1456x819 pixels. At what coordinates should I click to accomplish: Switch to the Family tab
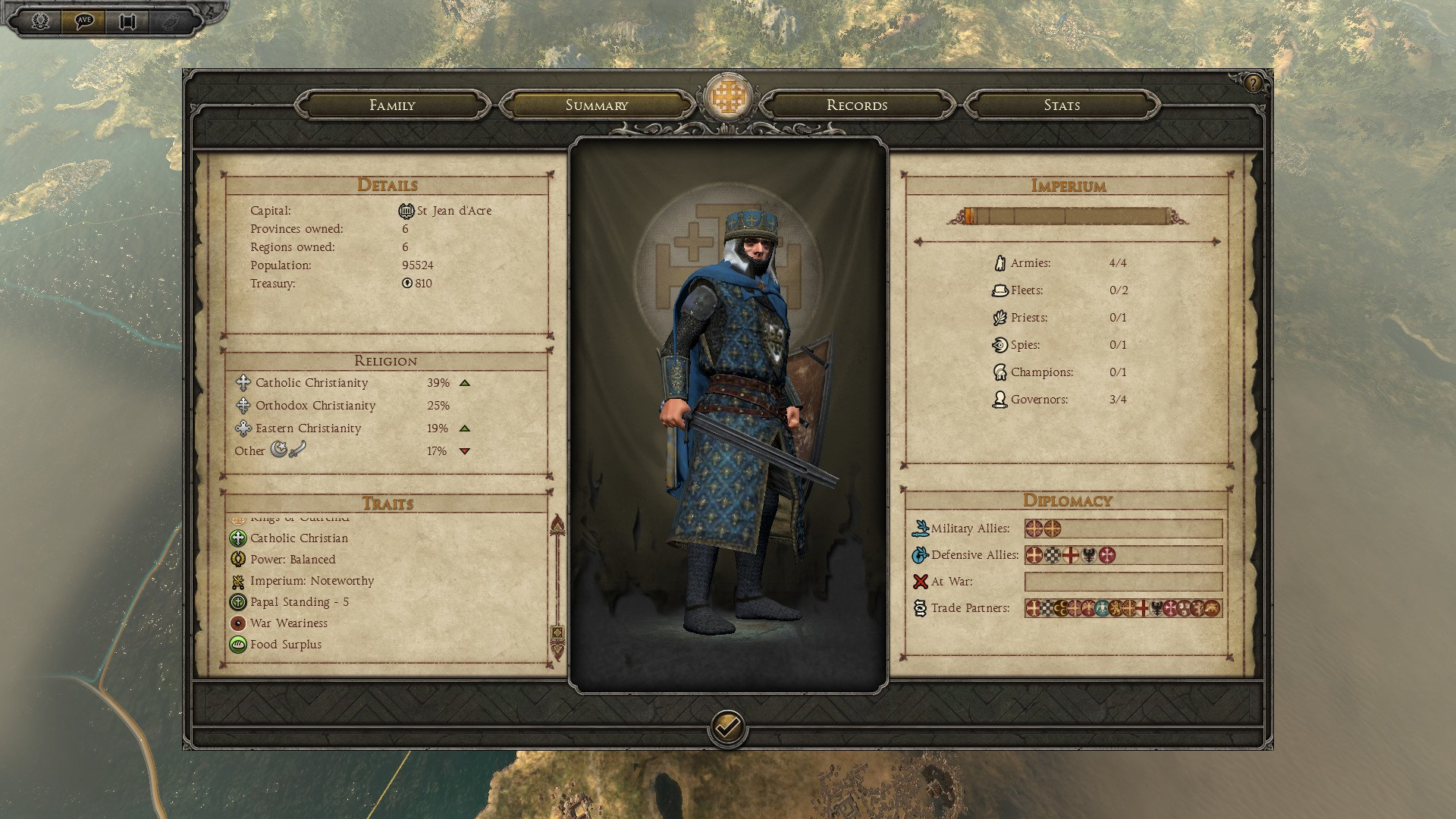coord(392,105)
